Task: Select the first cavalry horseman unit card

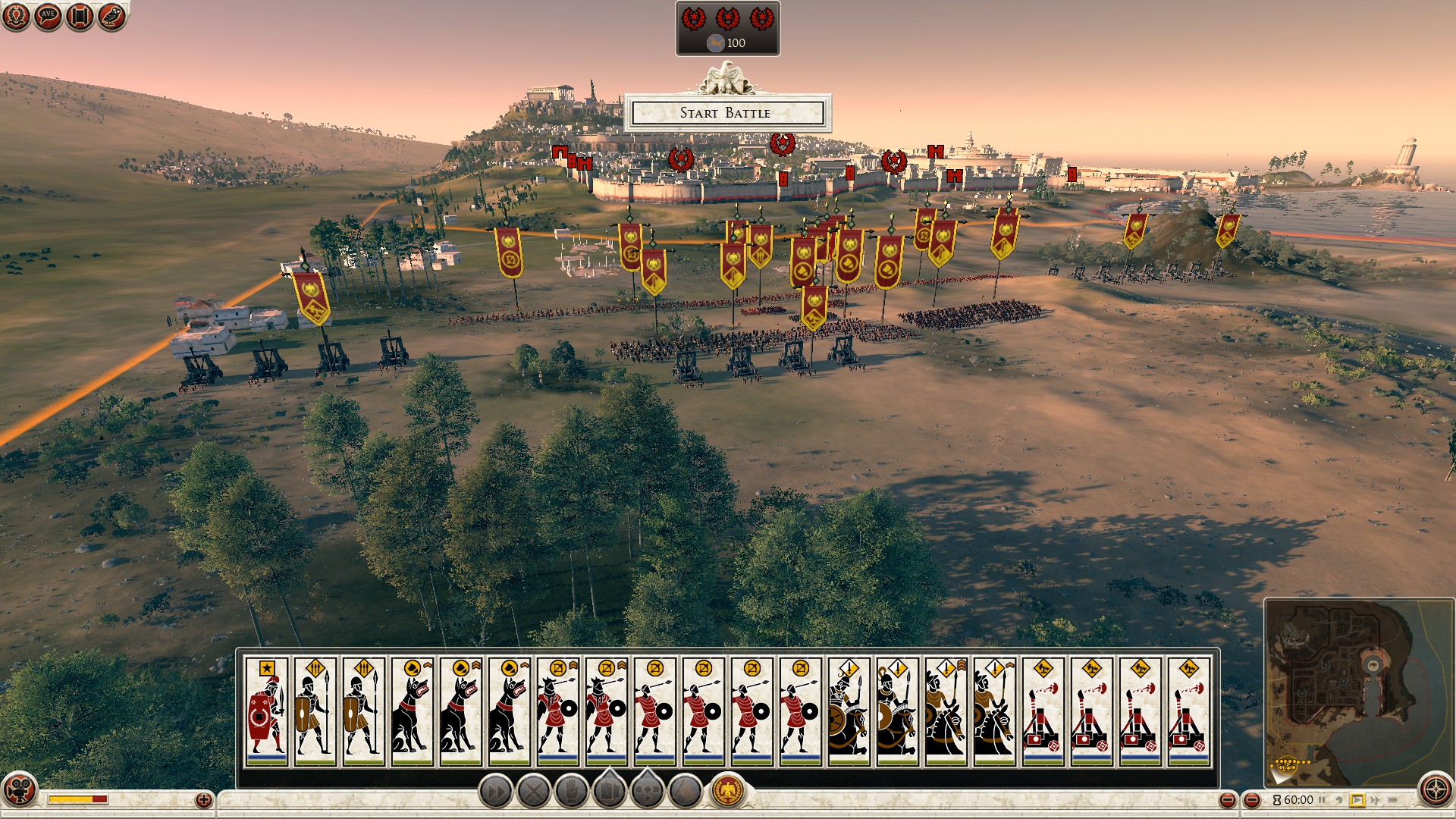Action: (x=849, y=711)
